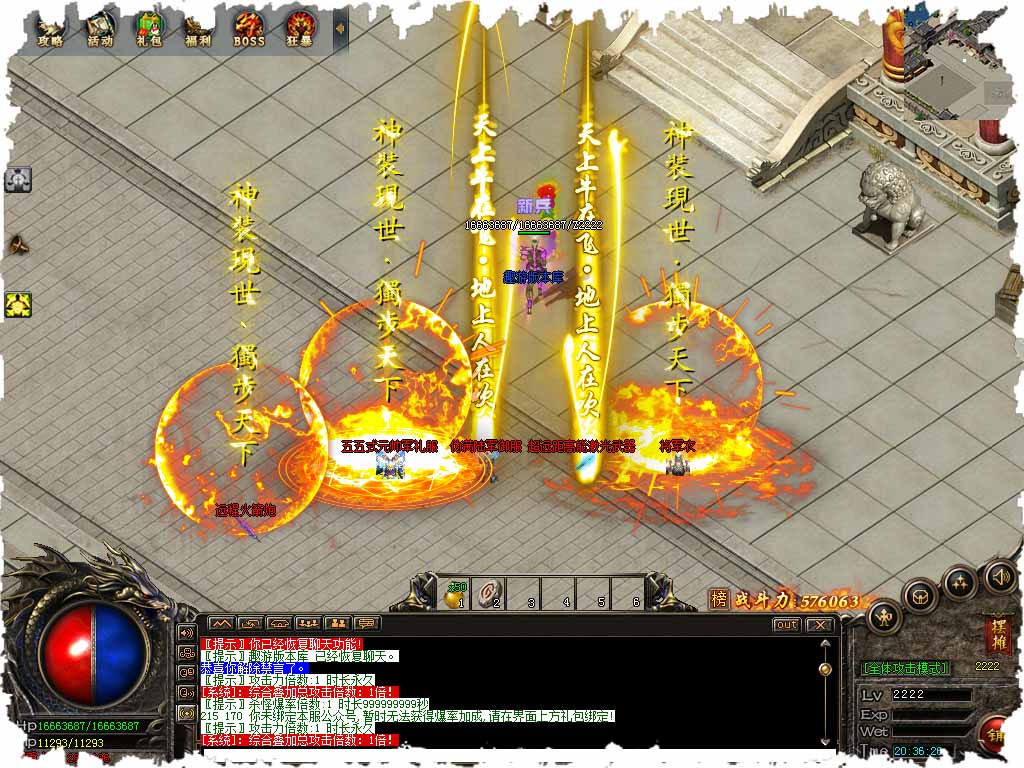Open the character figure round button
1024x768 pixels.
coord(884,617)
